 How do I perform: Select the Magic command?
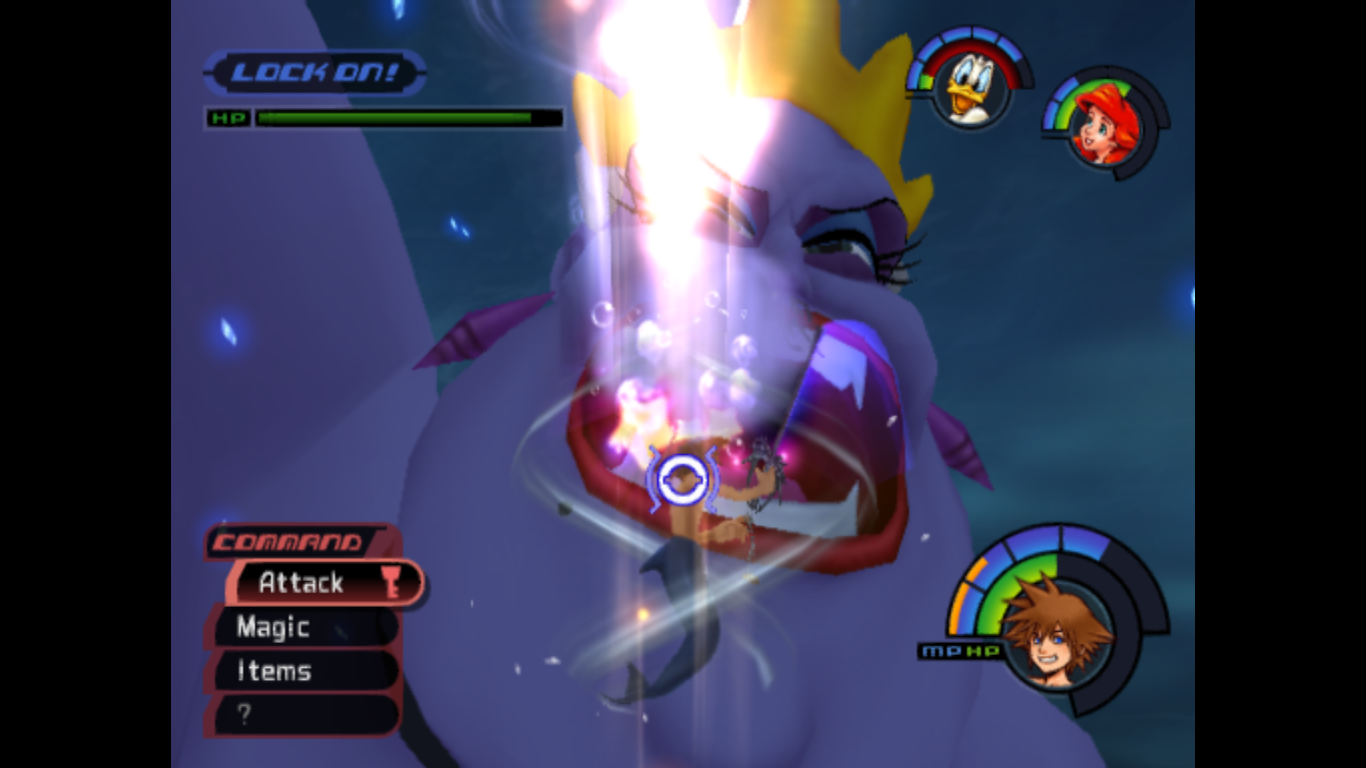(x=272, y=627)
